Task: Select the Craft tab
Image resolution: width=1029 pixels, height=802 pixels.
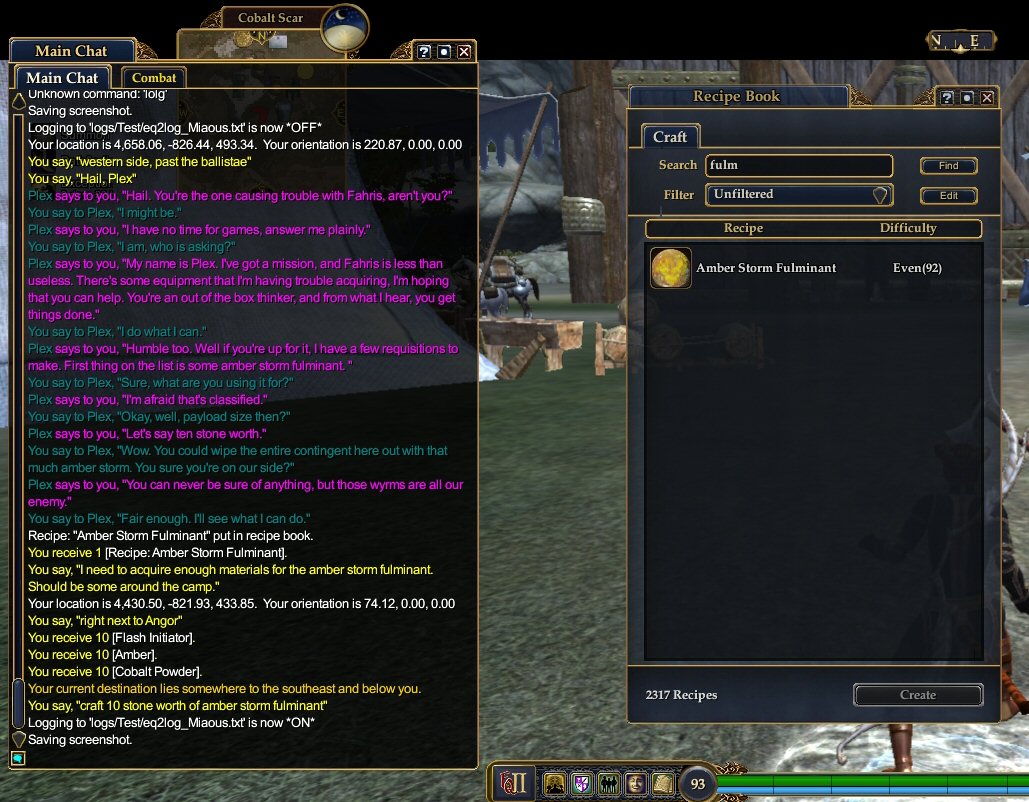Action: [x=670, y=137]
